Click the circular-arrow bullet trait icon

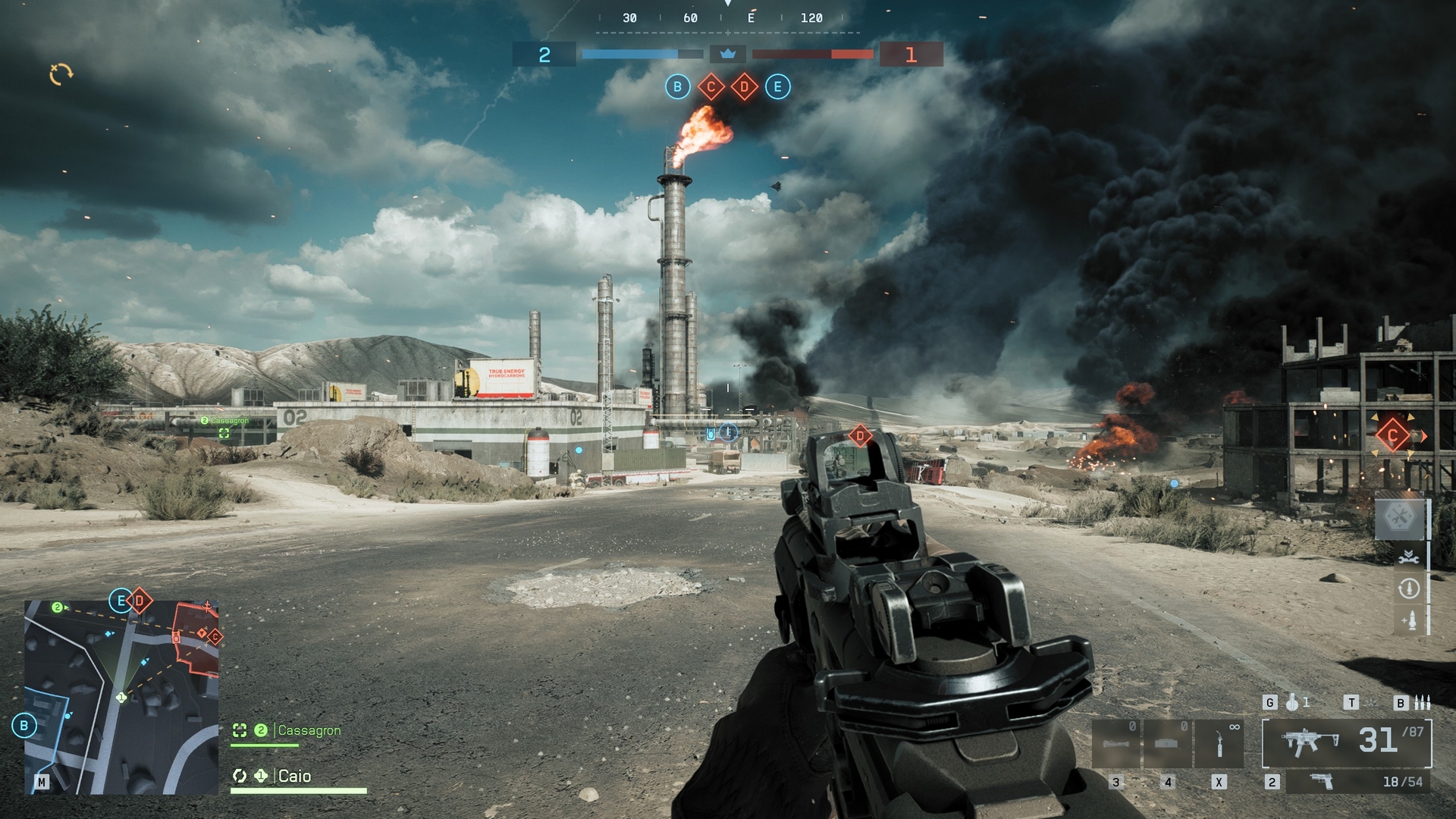[x=1409, y=588]
